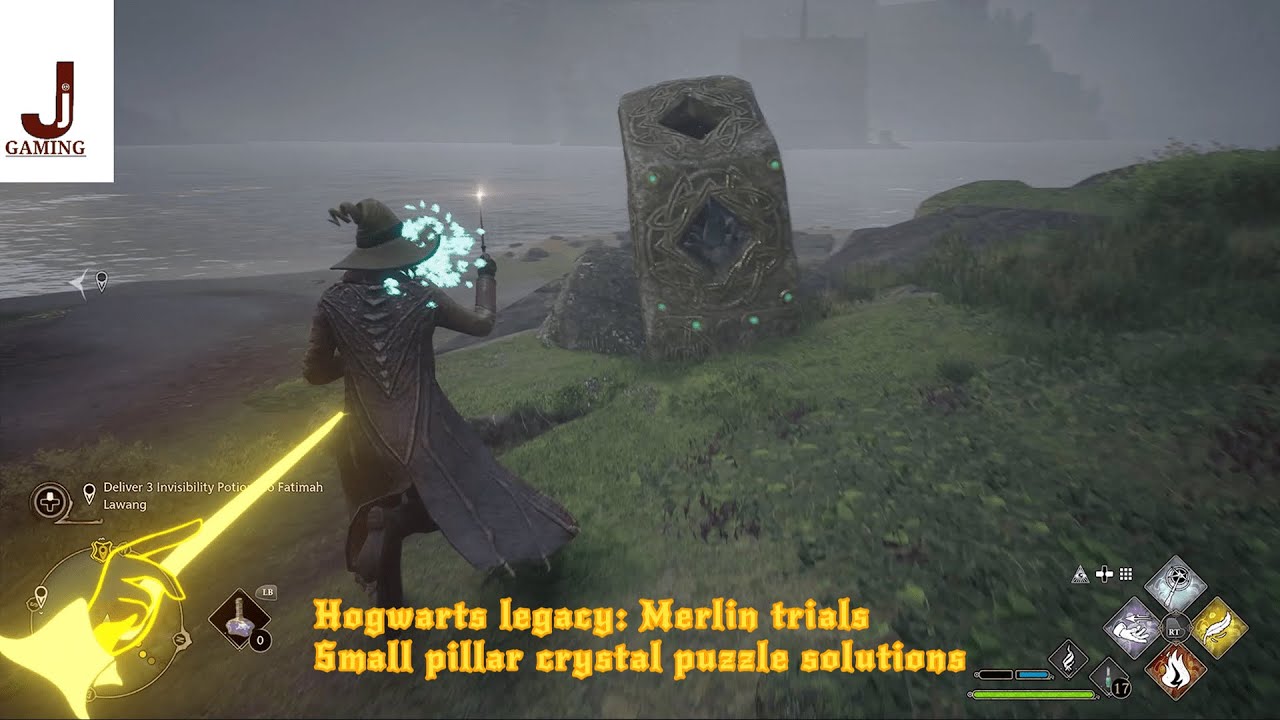Expand the badge icon atop the minimap circle

click(99, 549)
